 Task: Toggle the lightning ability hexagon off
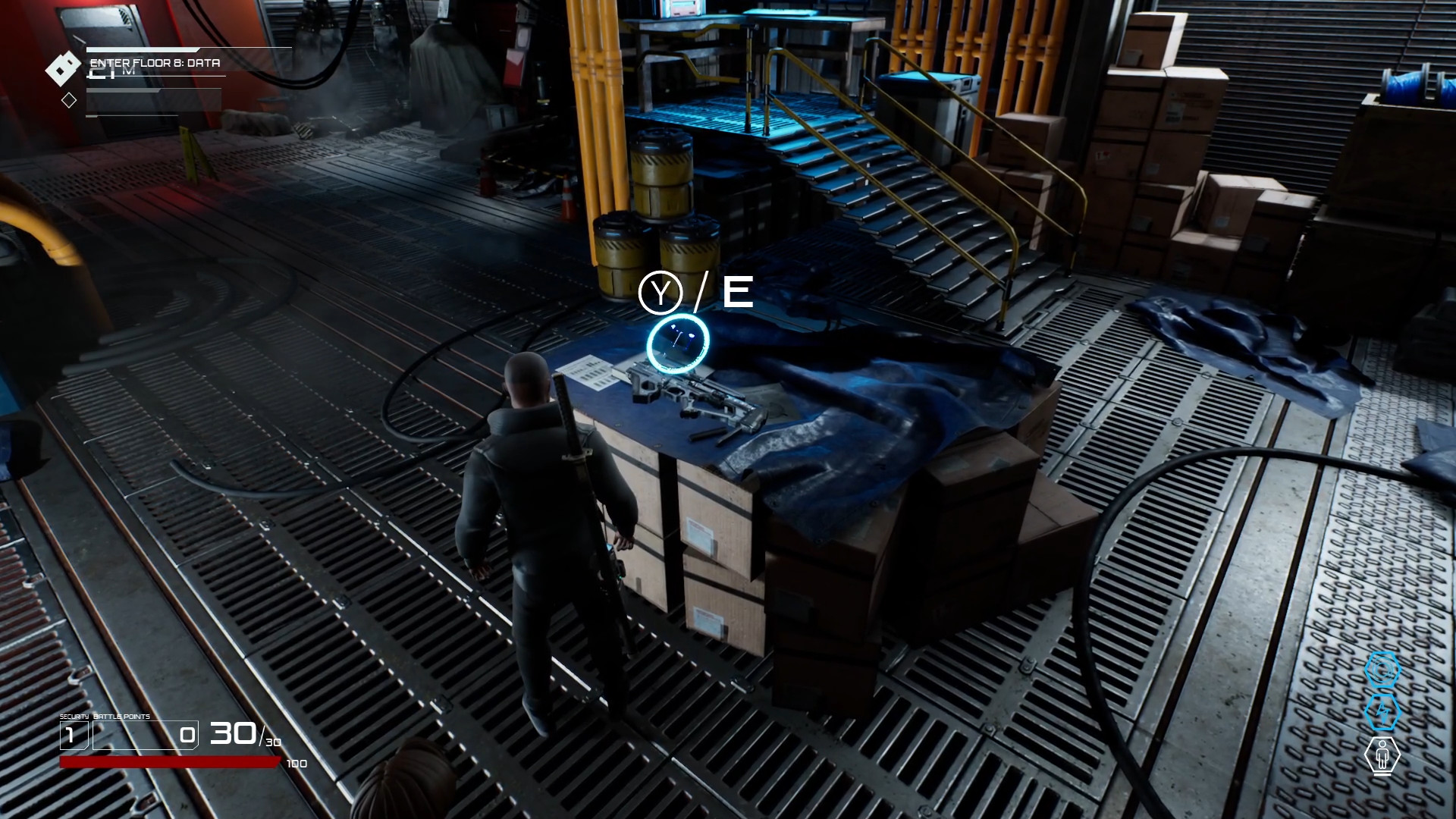coord(1382,711)
